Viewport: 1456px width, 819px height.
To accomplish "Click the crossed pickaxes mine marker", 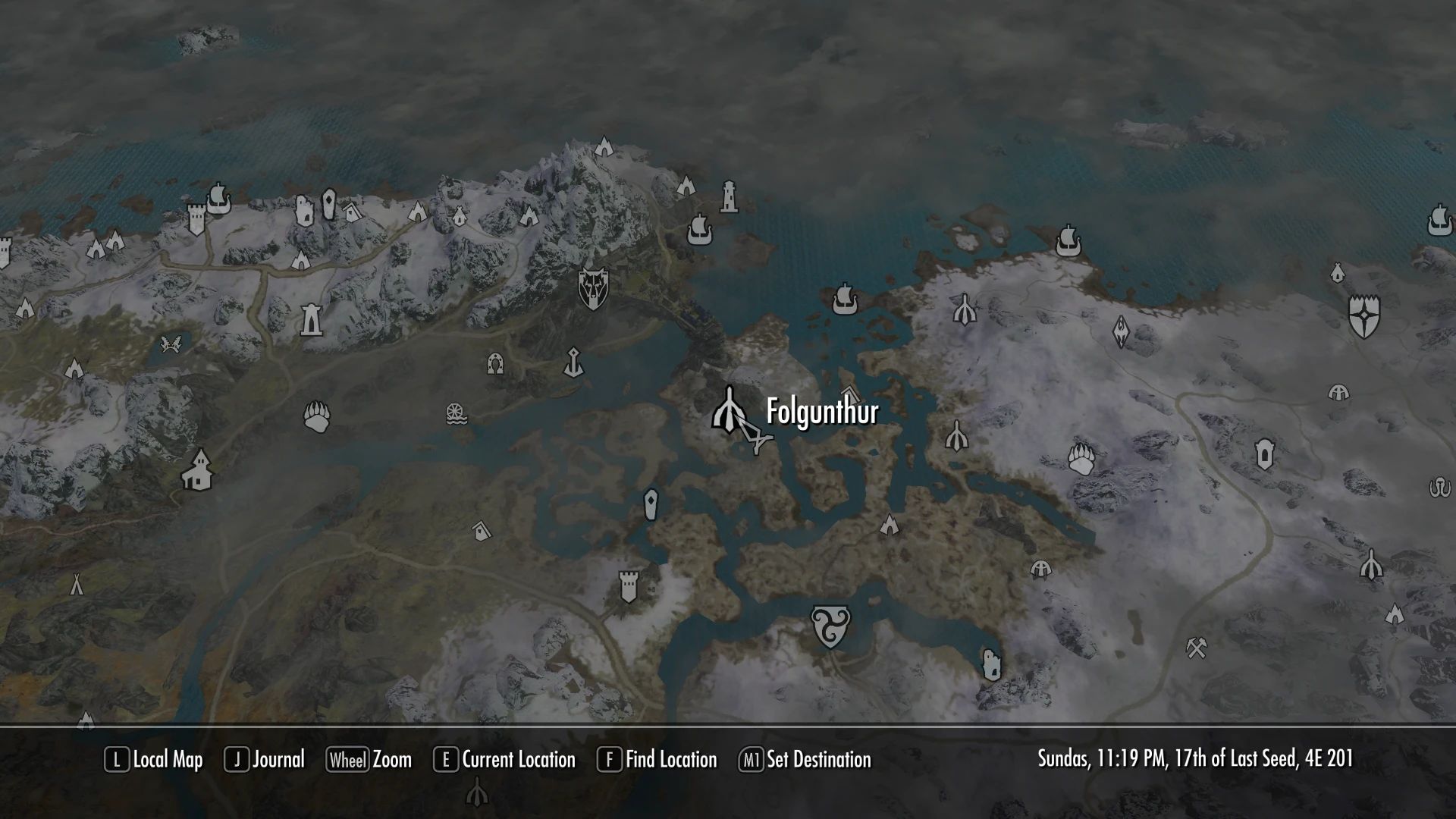I will (x=1197, y=647).
